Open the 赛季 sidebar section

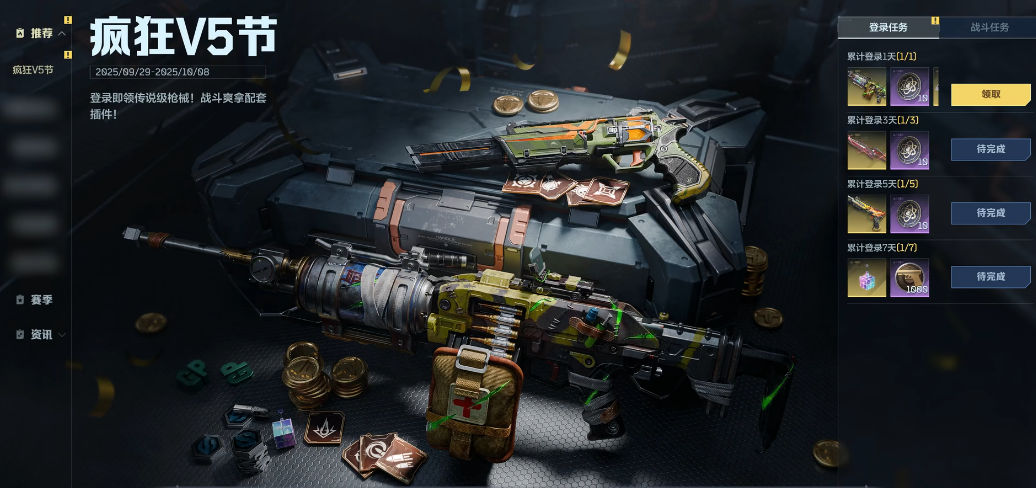click(41, 299)
